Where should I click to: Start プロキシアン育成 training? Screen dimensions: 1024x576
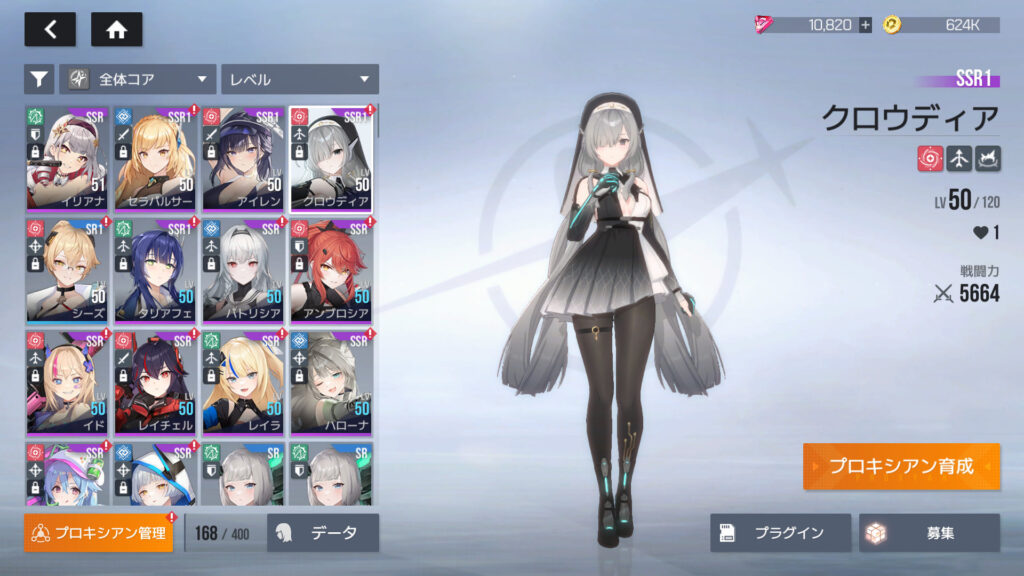pos(901,467)
